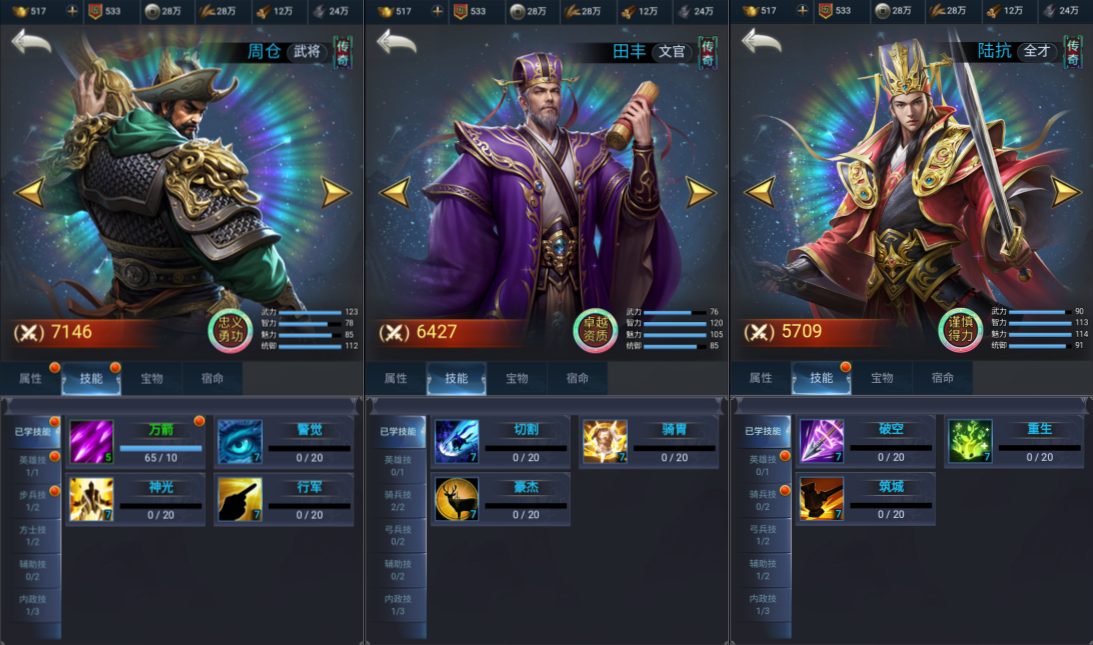Open the 警觉 eye skill
1093x645 pixels.
coord(240,441)
